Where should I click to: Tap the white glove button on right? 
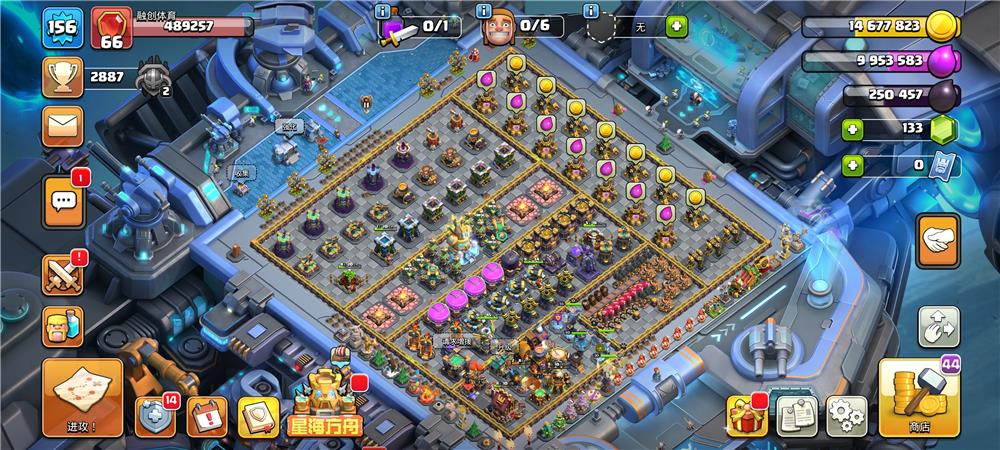click(x=938, y=241)
